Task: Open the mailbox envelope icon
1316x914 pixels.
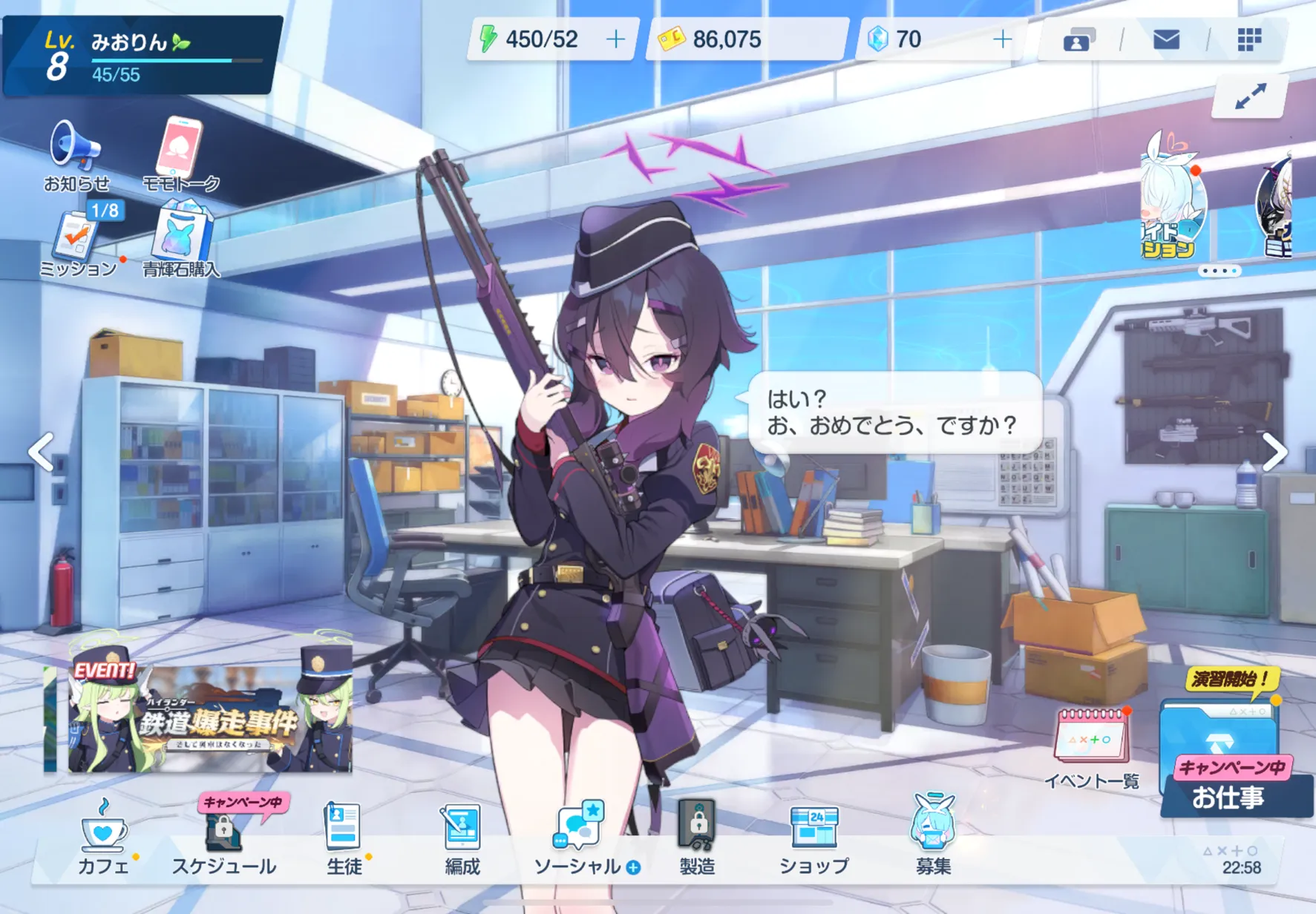Action: pos(1166,39)
